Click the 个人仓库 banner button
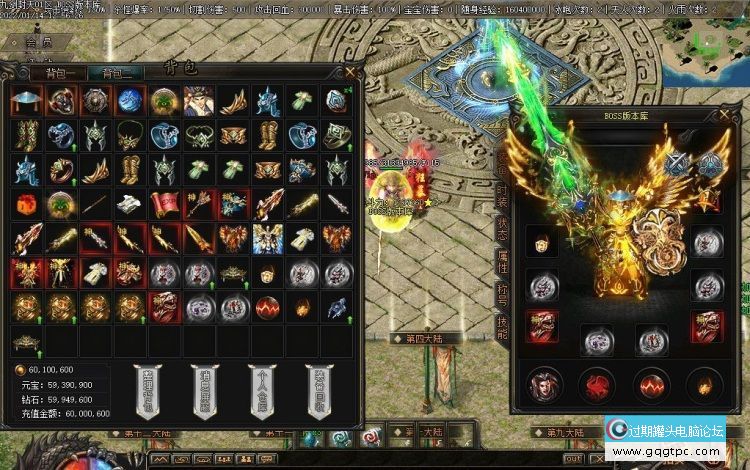 click(261, 392)
